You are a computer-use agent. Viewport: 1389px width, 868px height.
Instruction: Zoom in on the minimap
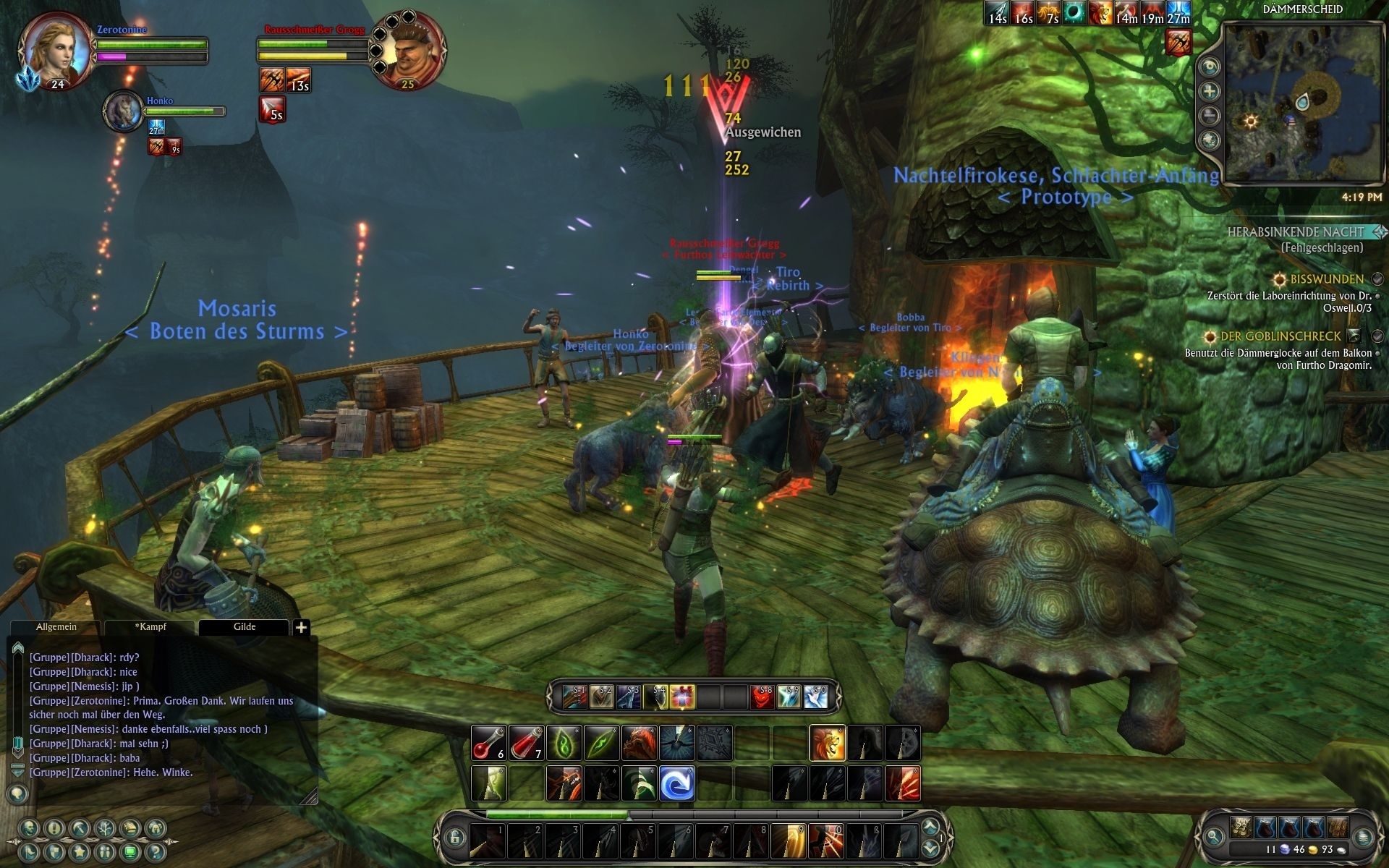[1210, 91]
